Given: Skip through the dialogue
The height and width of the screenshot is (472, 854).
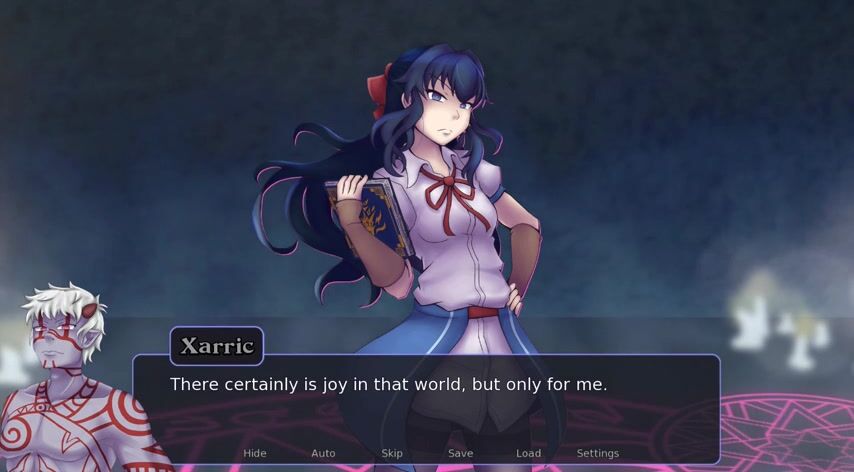Looking at the screenshot, I should coord(392,453).
